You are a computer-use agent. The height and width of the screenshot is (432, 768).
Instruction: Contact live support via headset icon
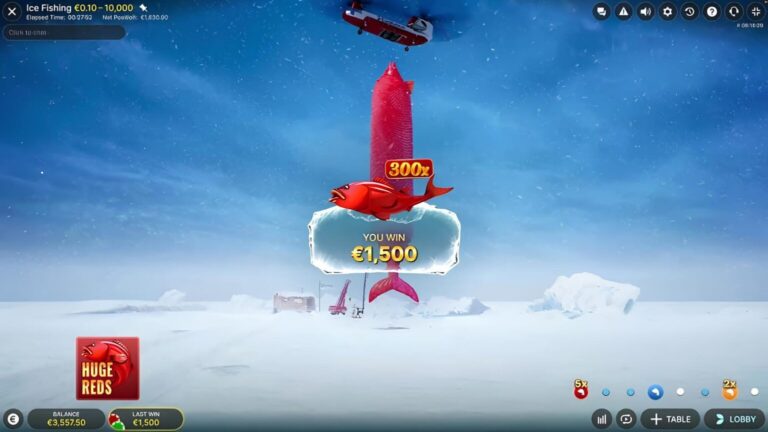click(734, 12)
